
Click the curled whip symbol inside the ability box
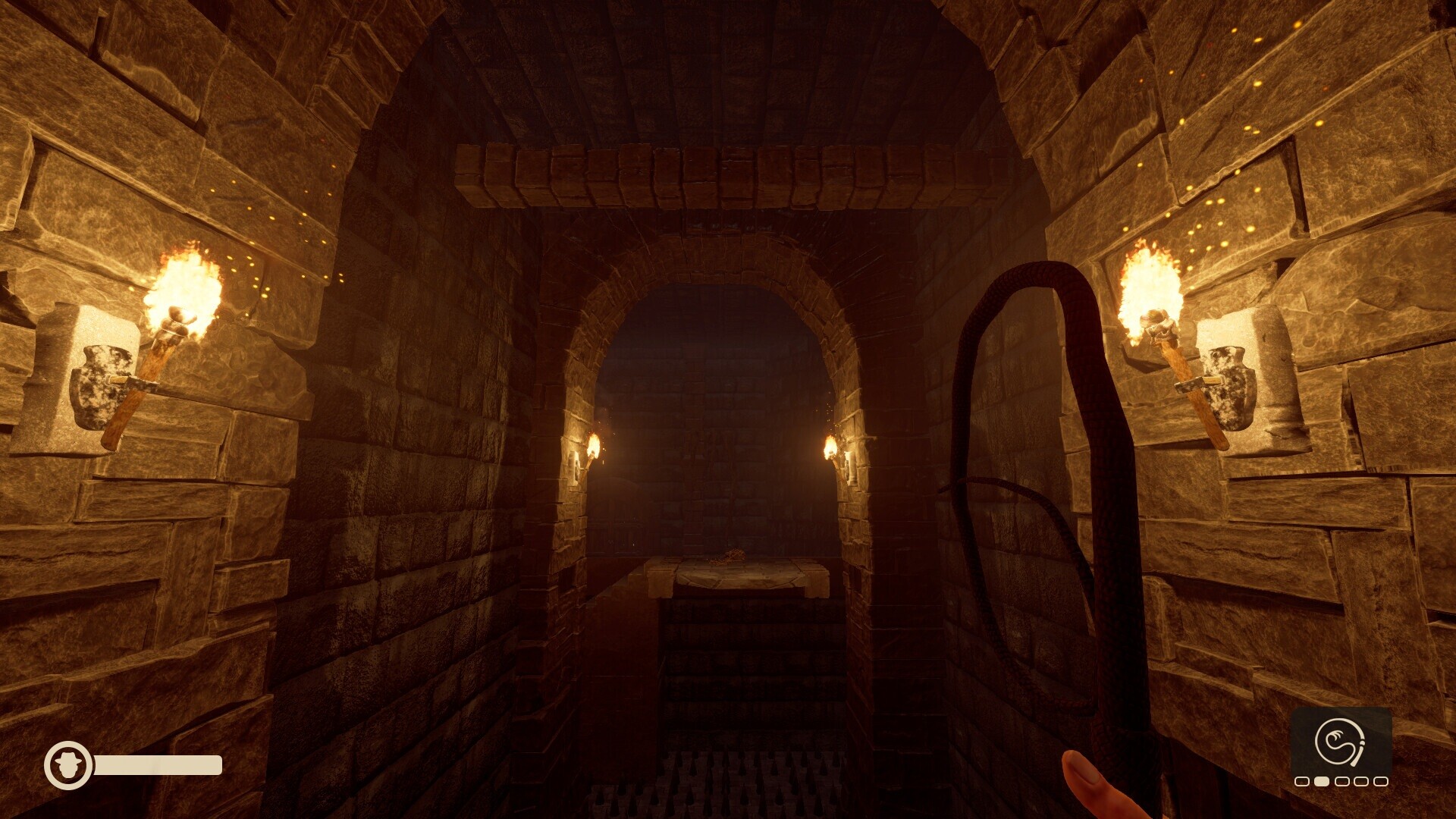click(1340, 742)
